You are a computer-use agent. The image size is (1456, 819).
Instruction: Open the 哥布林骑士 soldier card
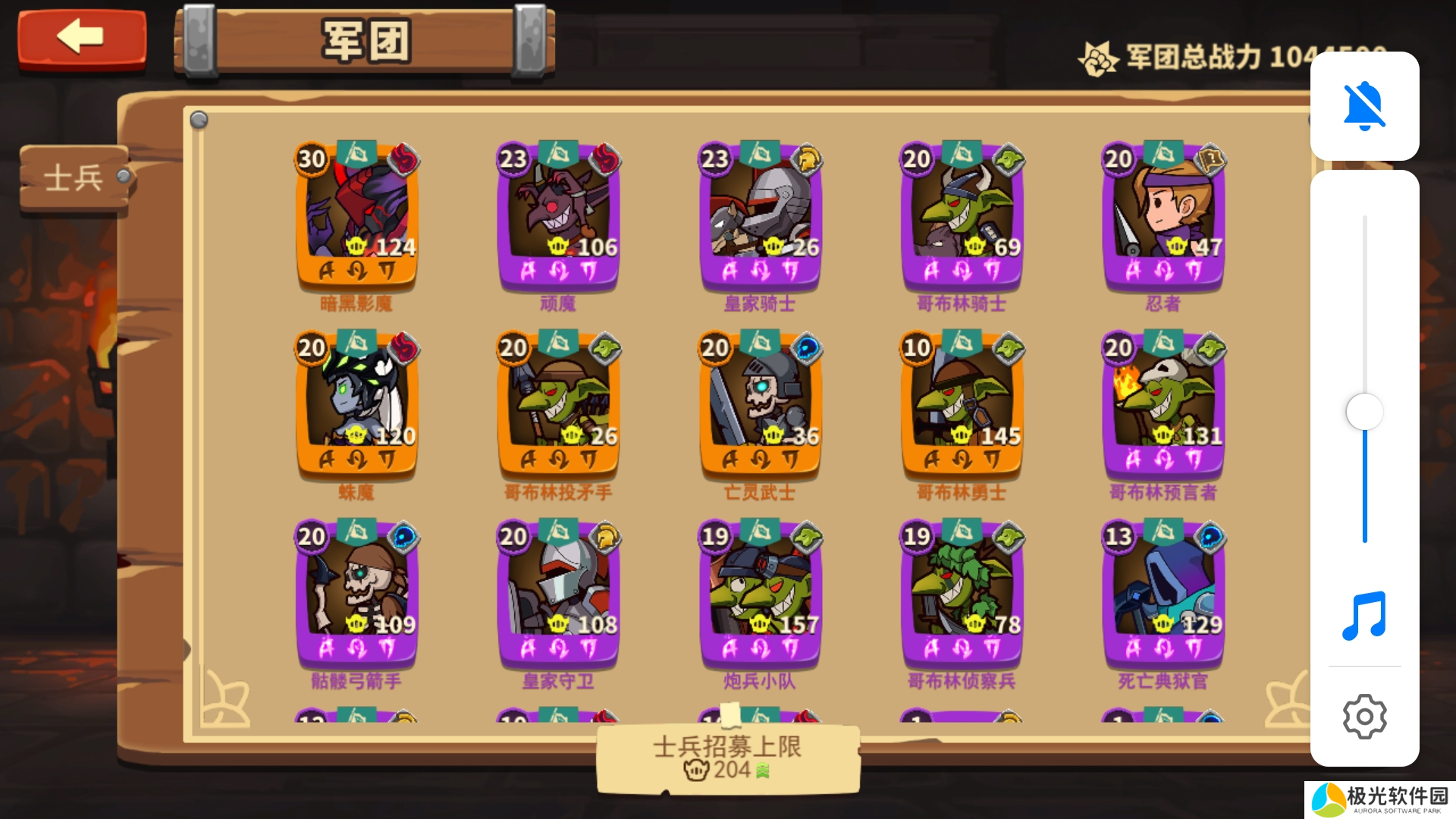tap(962, 218)
